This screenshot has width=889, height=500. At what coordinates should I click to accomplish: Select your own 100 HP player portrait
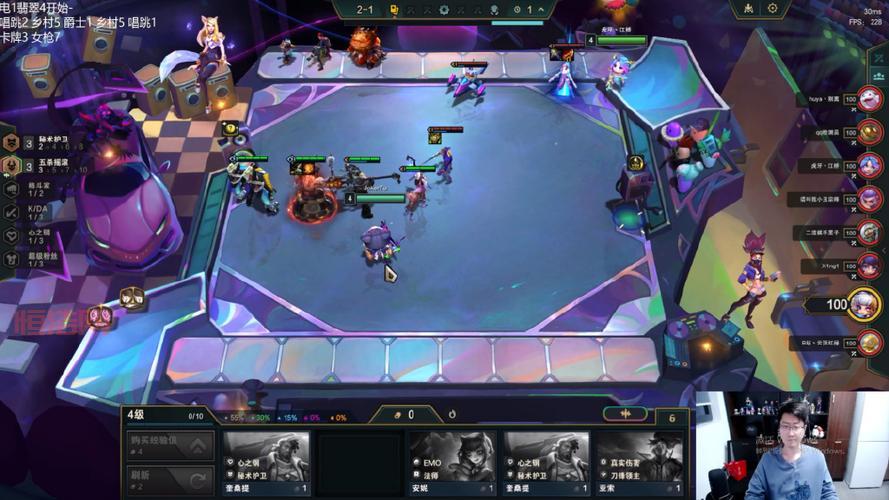[x=864, y=304]
